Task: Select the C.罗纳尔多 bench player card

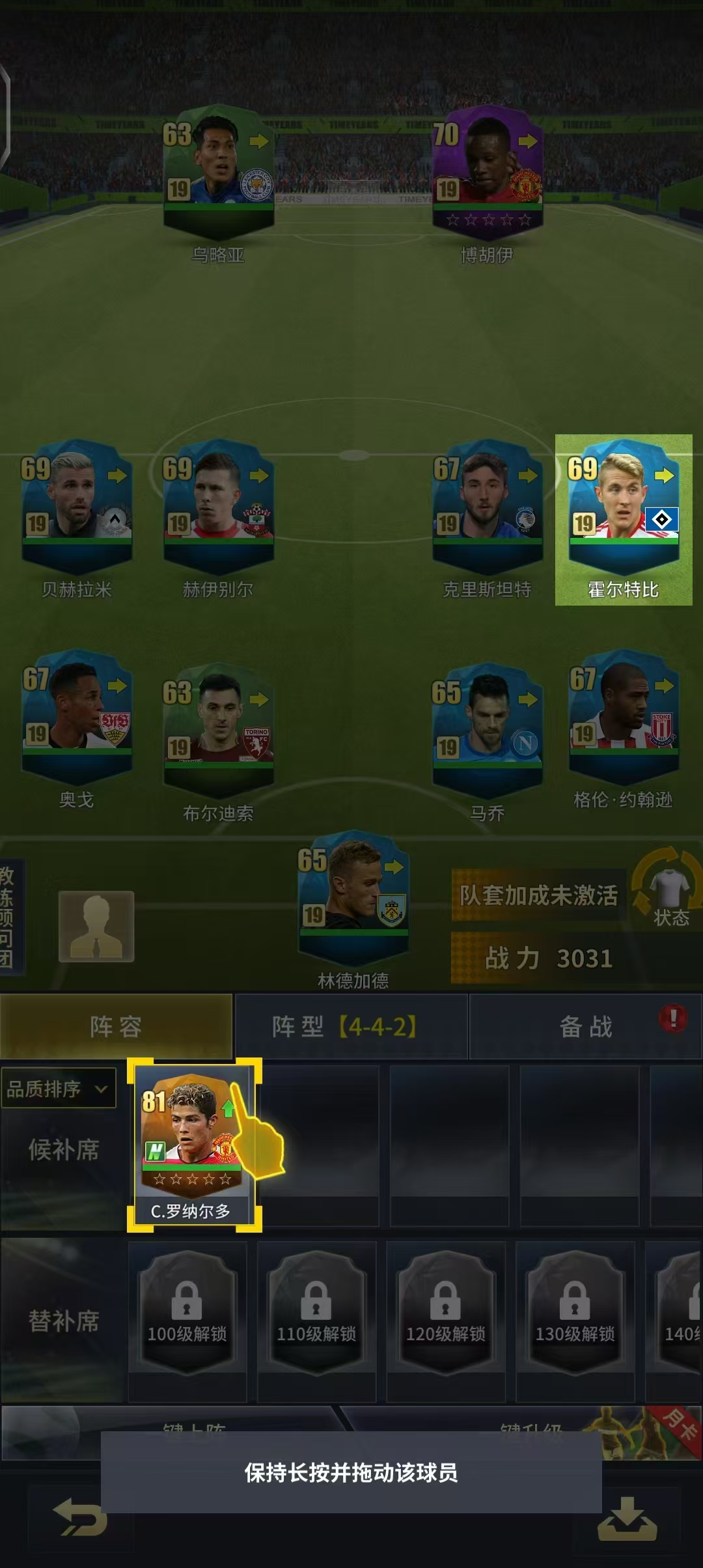Action: click(193, 1144)
